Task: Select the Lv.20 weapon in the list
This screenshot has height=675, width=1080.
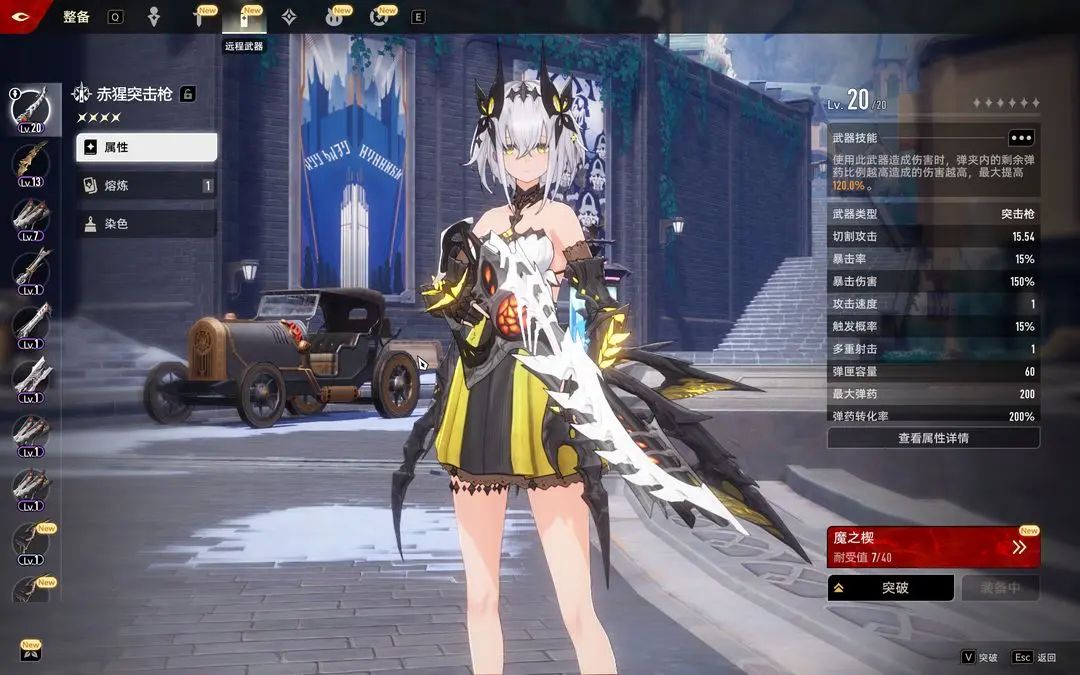Action: coord(30,106)
